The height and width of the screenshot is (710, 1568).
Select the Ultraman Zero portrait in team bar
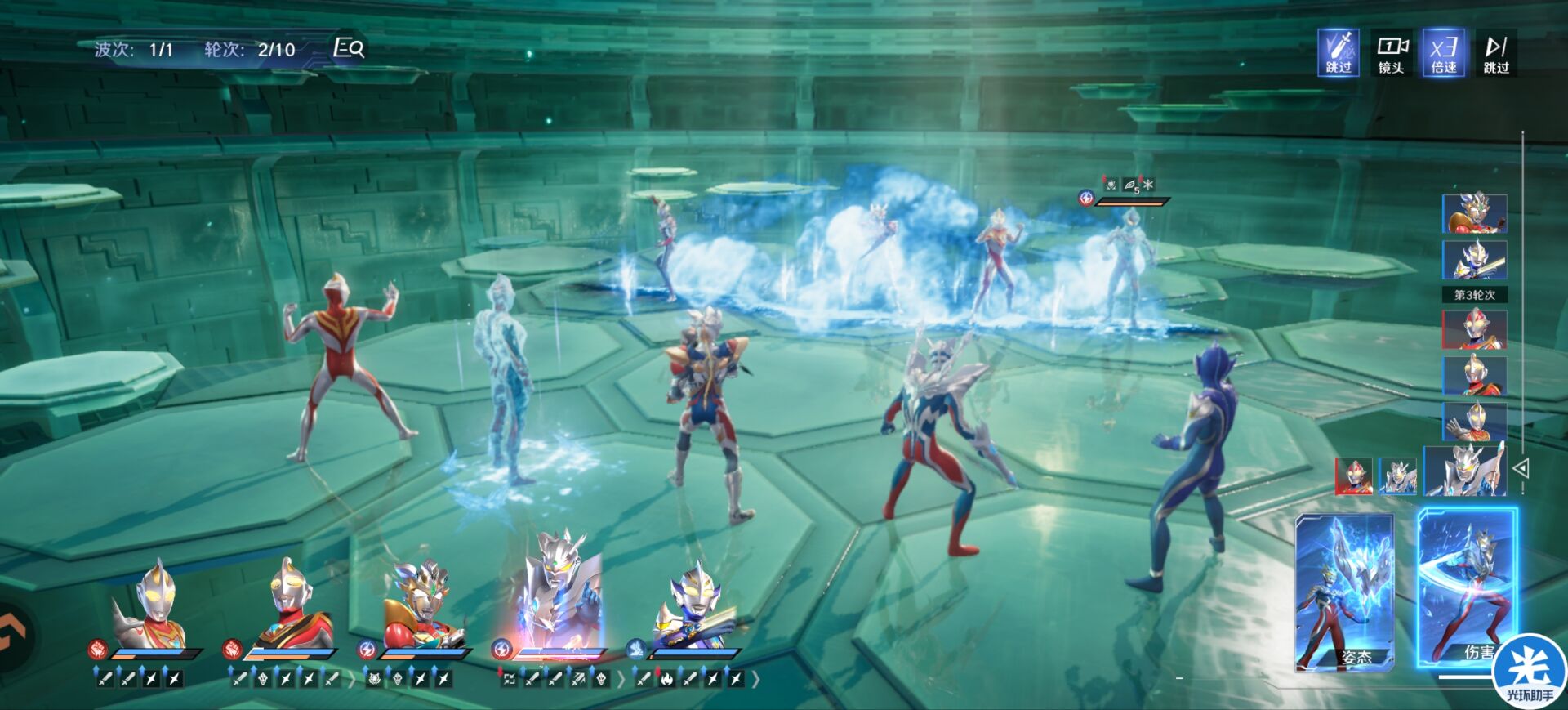(x=555, y=588)
